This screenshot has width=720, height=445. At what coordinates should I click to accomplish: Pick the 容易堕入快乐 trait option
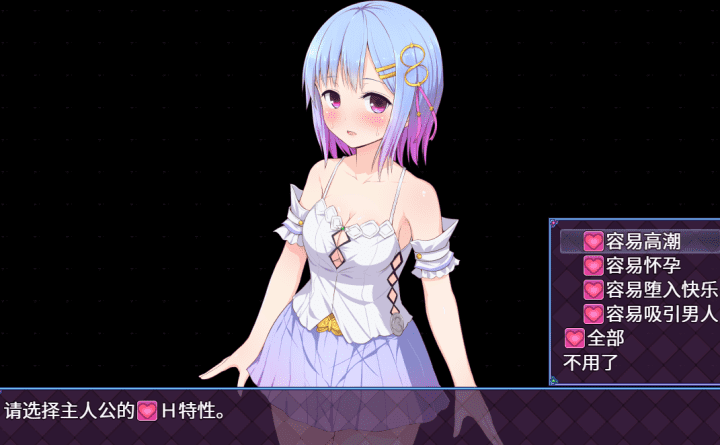coord(650,290)
